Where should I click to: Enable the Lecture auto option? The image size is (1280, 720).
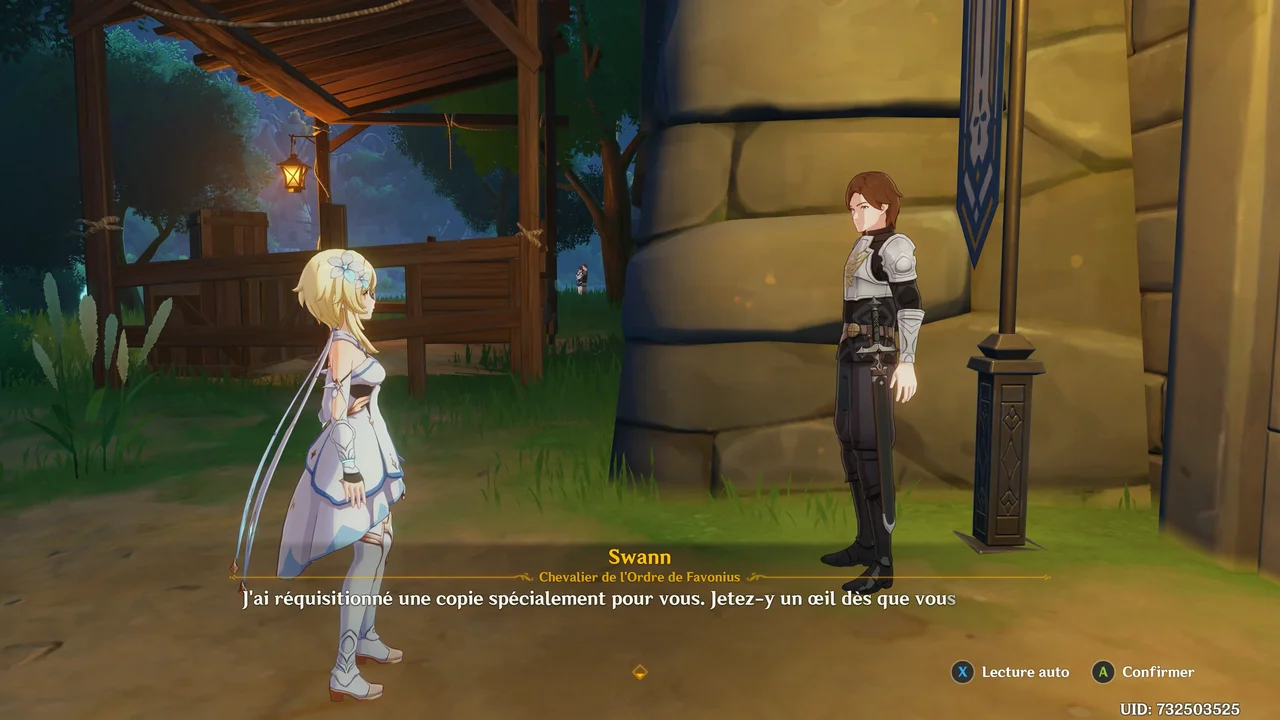pos(1010,673)
